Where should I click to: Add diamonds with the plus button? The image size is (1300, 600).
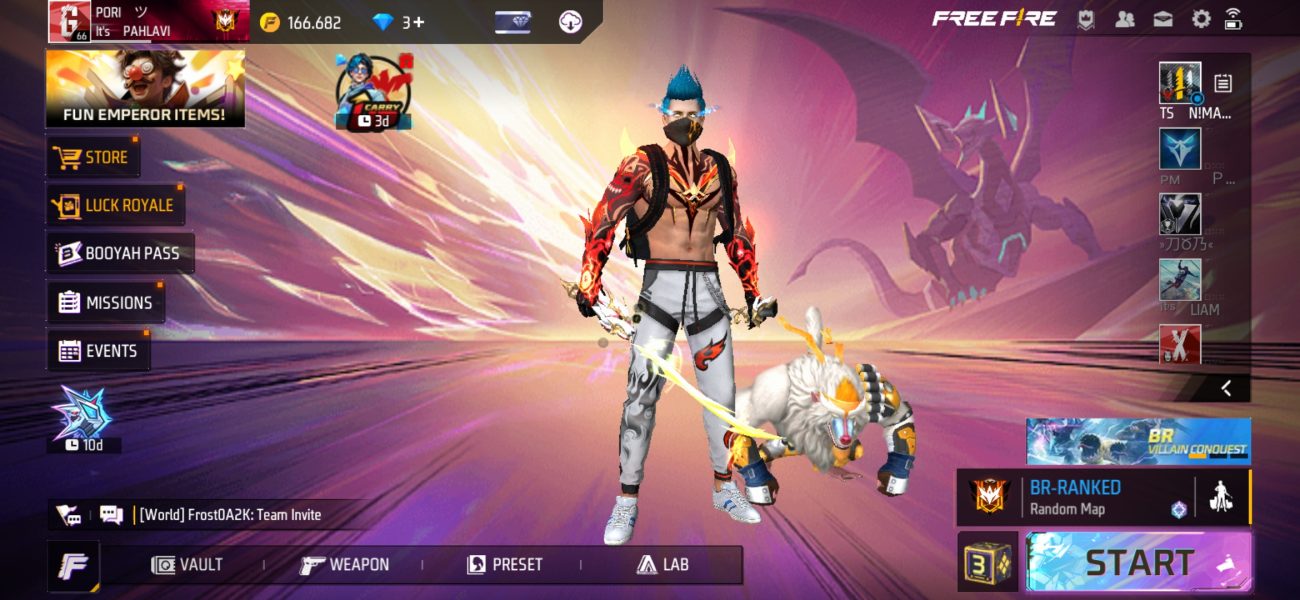pos(418,22)
